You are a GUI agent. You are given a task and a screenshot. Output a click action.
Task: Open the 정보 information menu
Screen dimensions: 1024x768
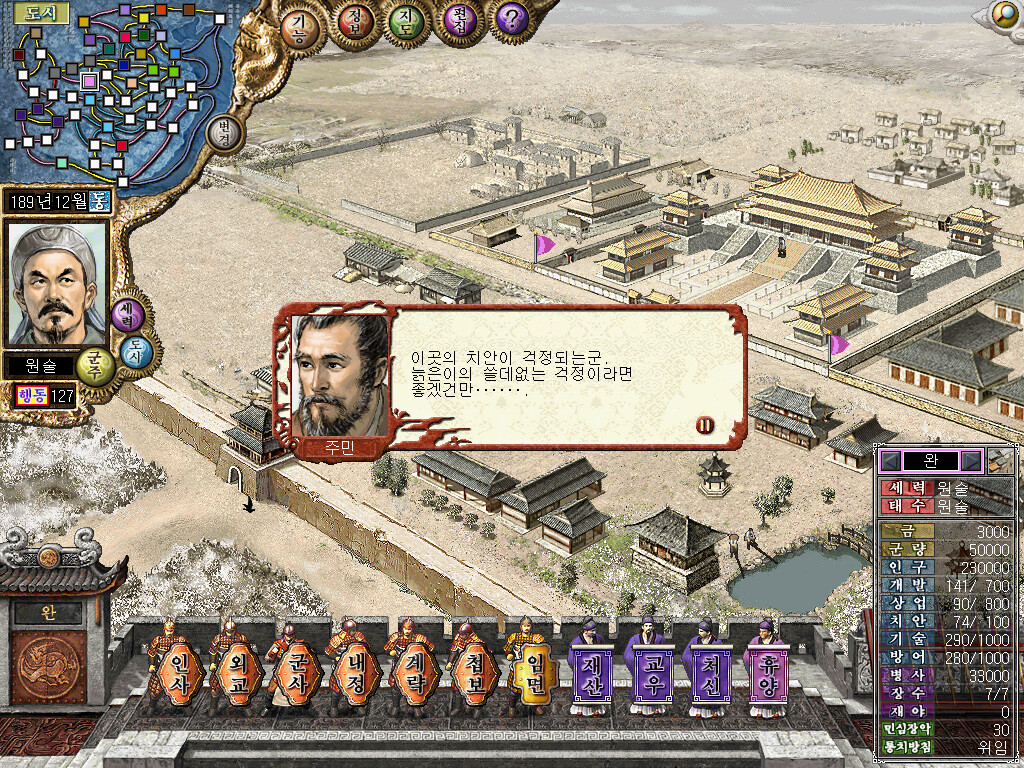[353, 22]
